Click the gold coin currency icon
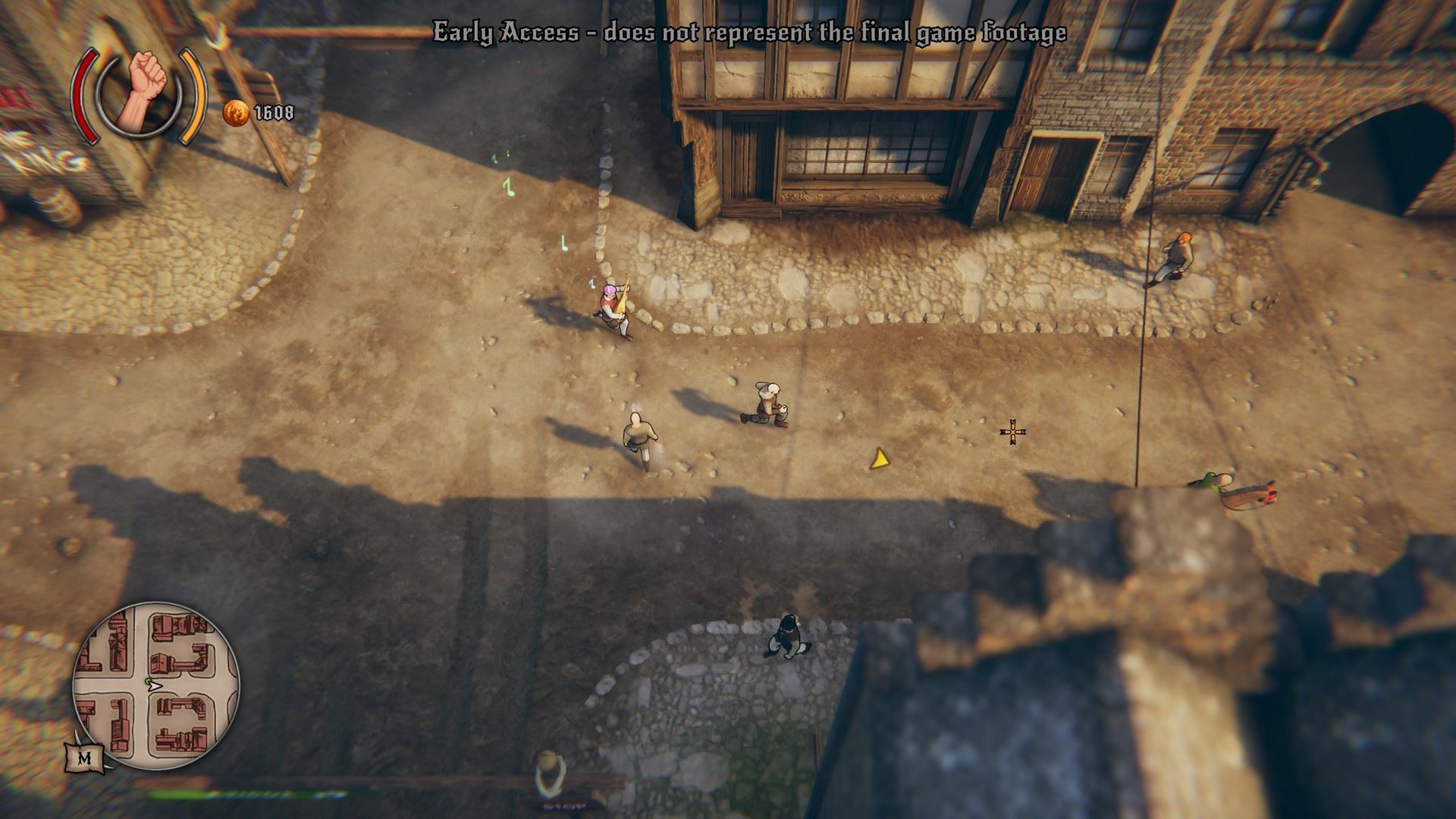This screenshot has height=819, width=1456. [x=236, y=114]
